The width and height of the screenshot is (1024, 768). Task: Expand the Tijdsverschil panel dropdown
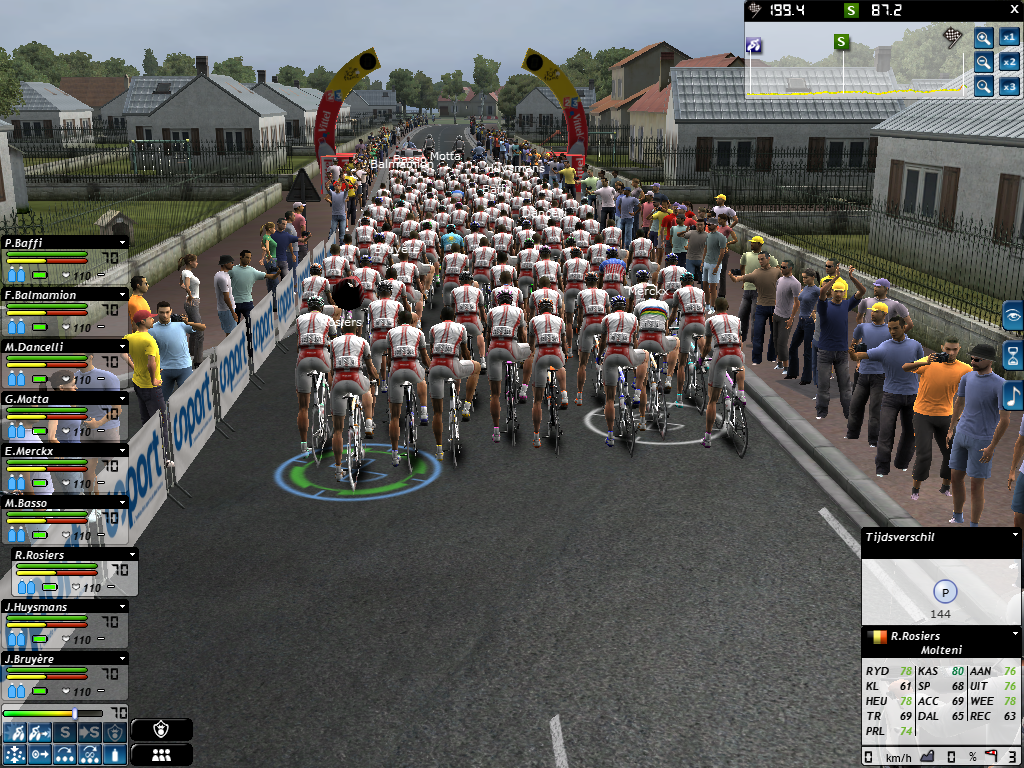(x=1013, y=537)
